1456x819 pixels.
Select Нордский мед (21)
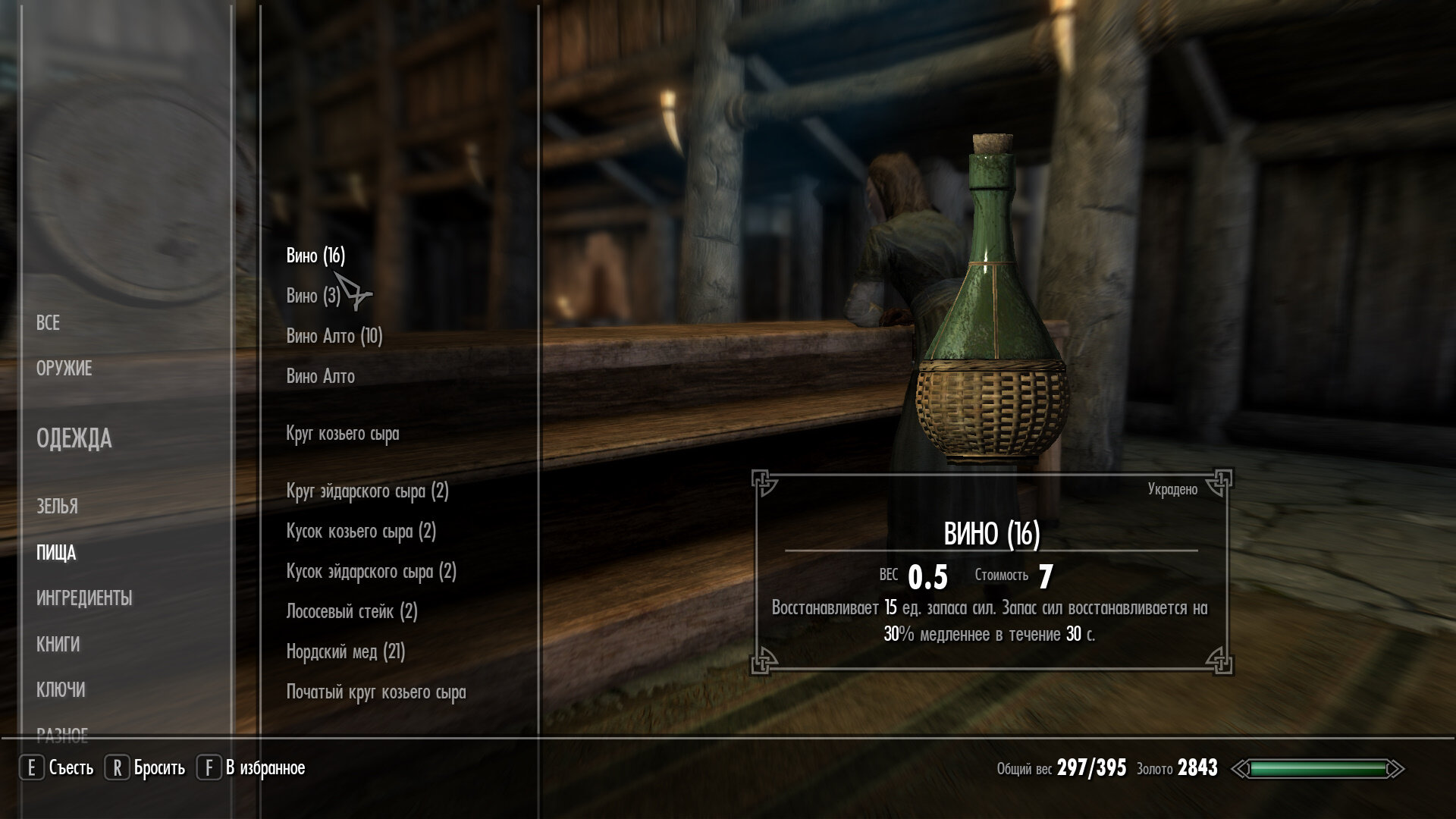[346, 651]
